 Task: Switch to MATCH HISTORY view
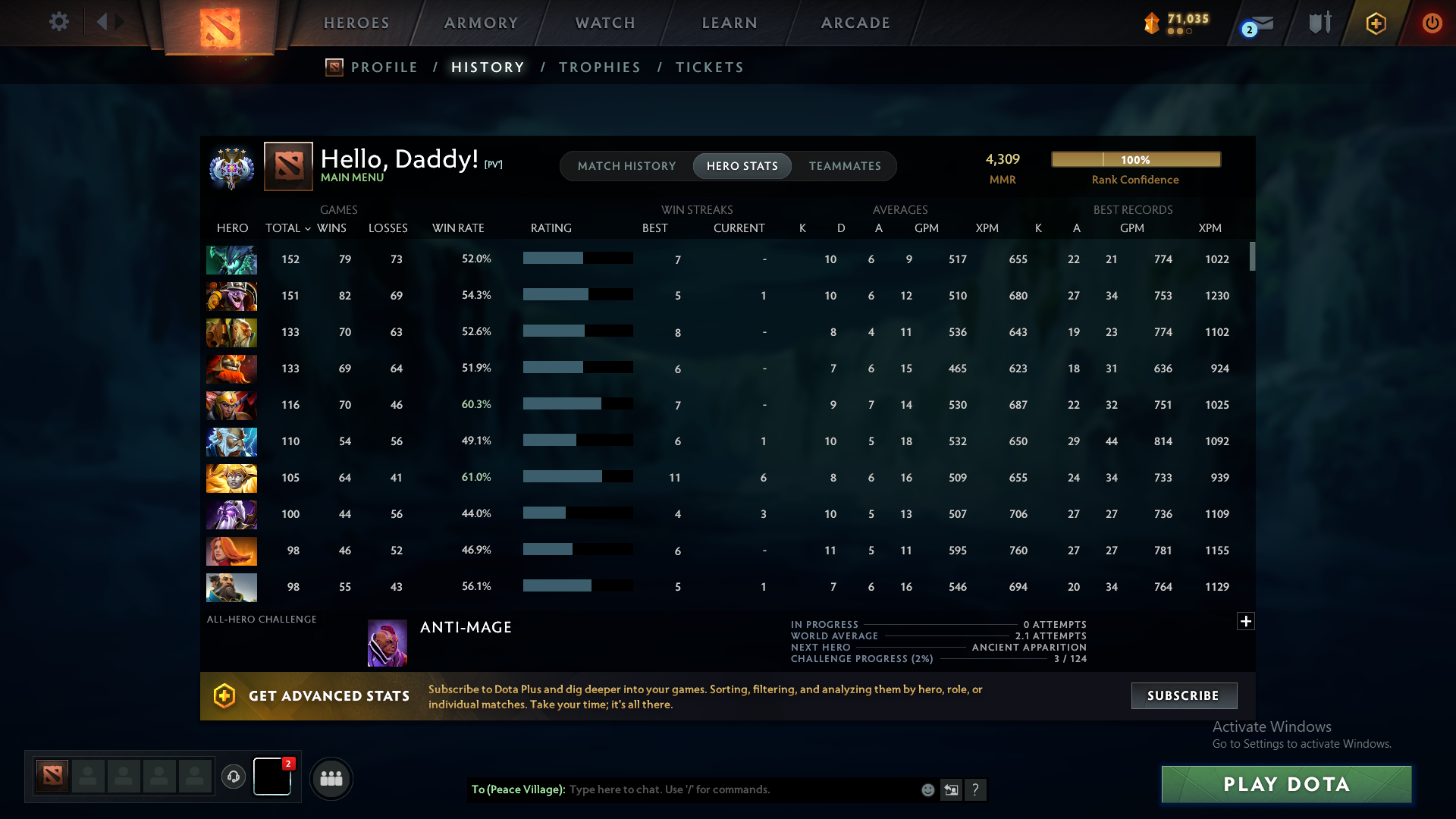[x=626, y=165]
